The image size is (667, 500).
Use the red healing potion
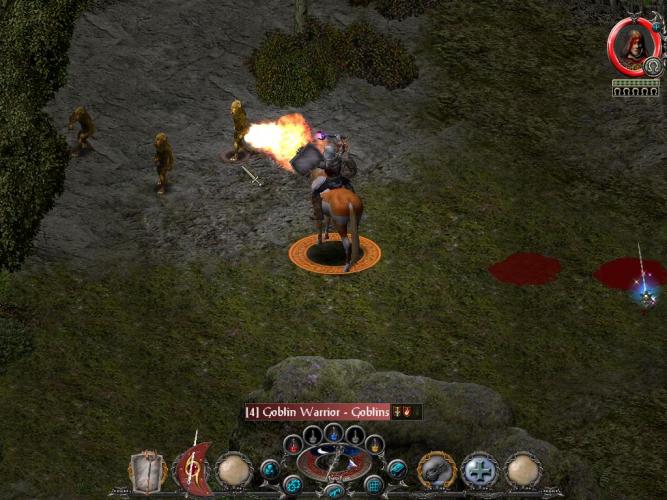(x=292, y=444)
